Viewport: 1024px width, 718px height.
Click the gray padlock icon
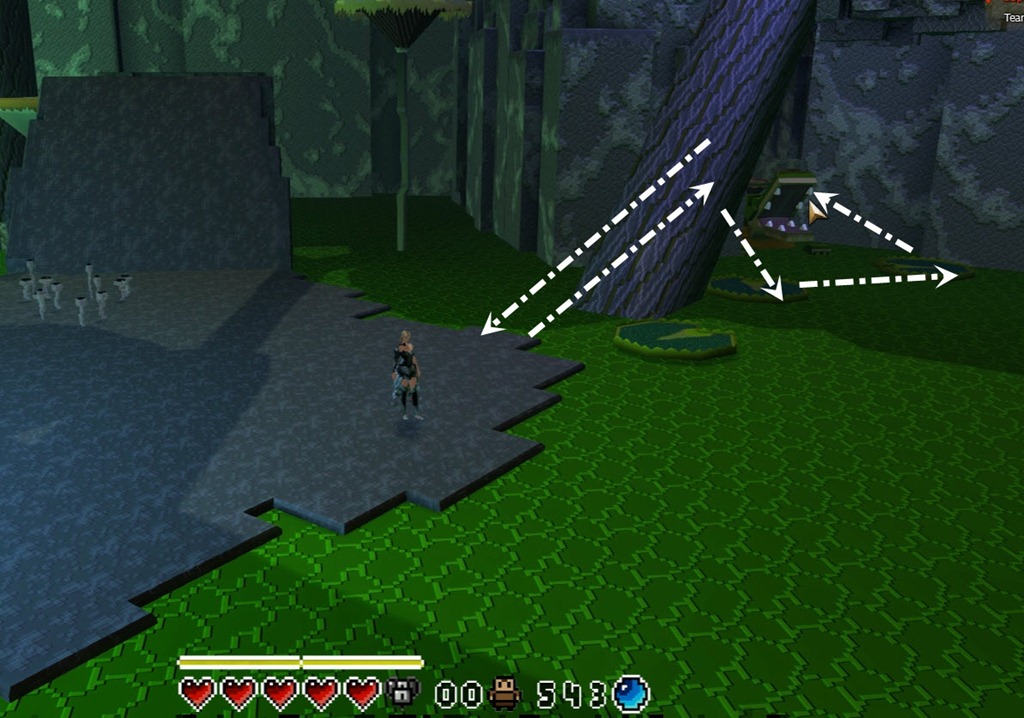pyautogui.click(x=402, y=692)
